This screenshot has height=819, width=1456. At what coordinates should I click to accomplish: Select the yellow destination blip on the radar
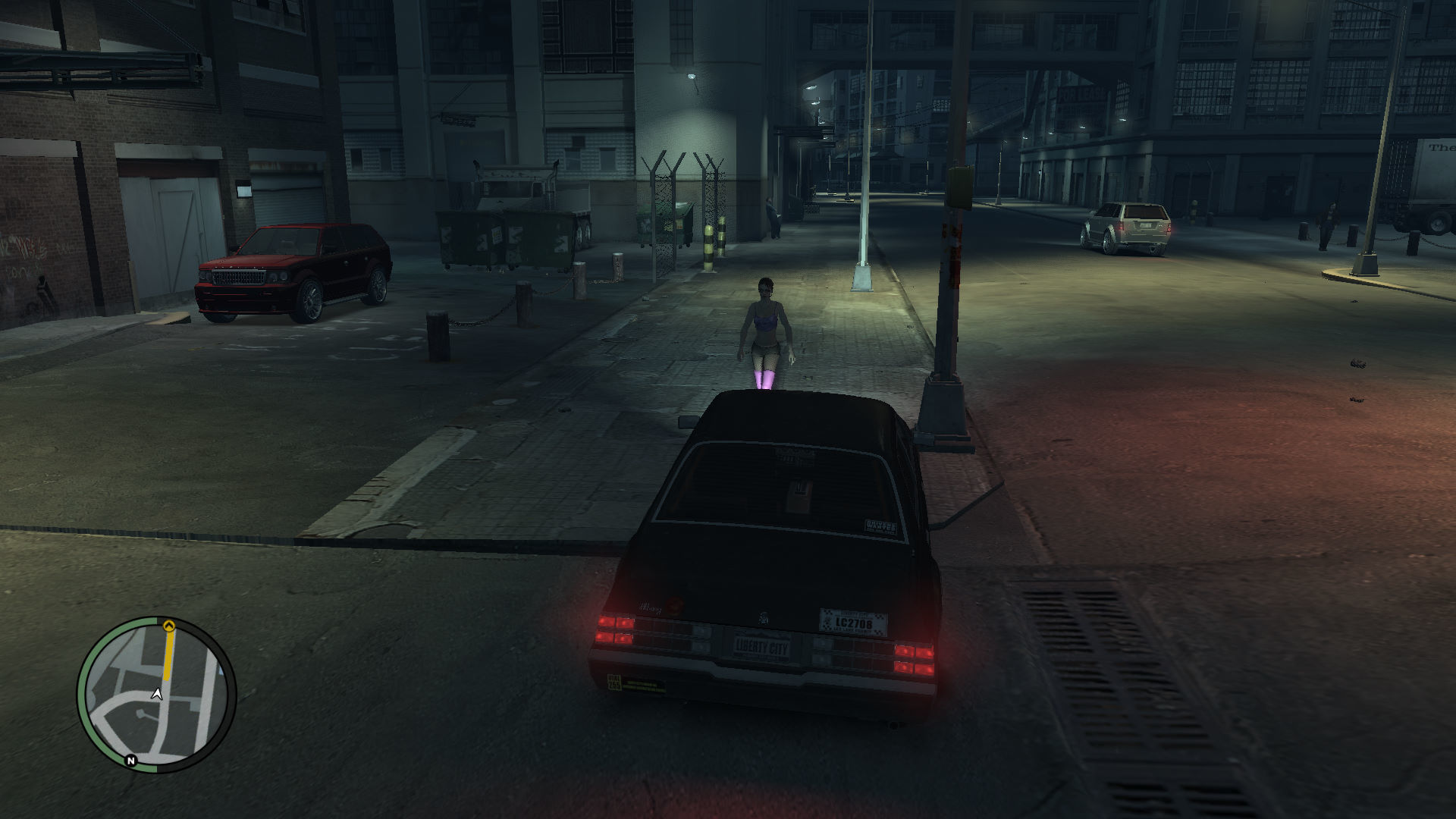point(169,626)
